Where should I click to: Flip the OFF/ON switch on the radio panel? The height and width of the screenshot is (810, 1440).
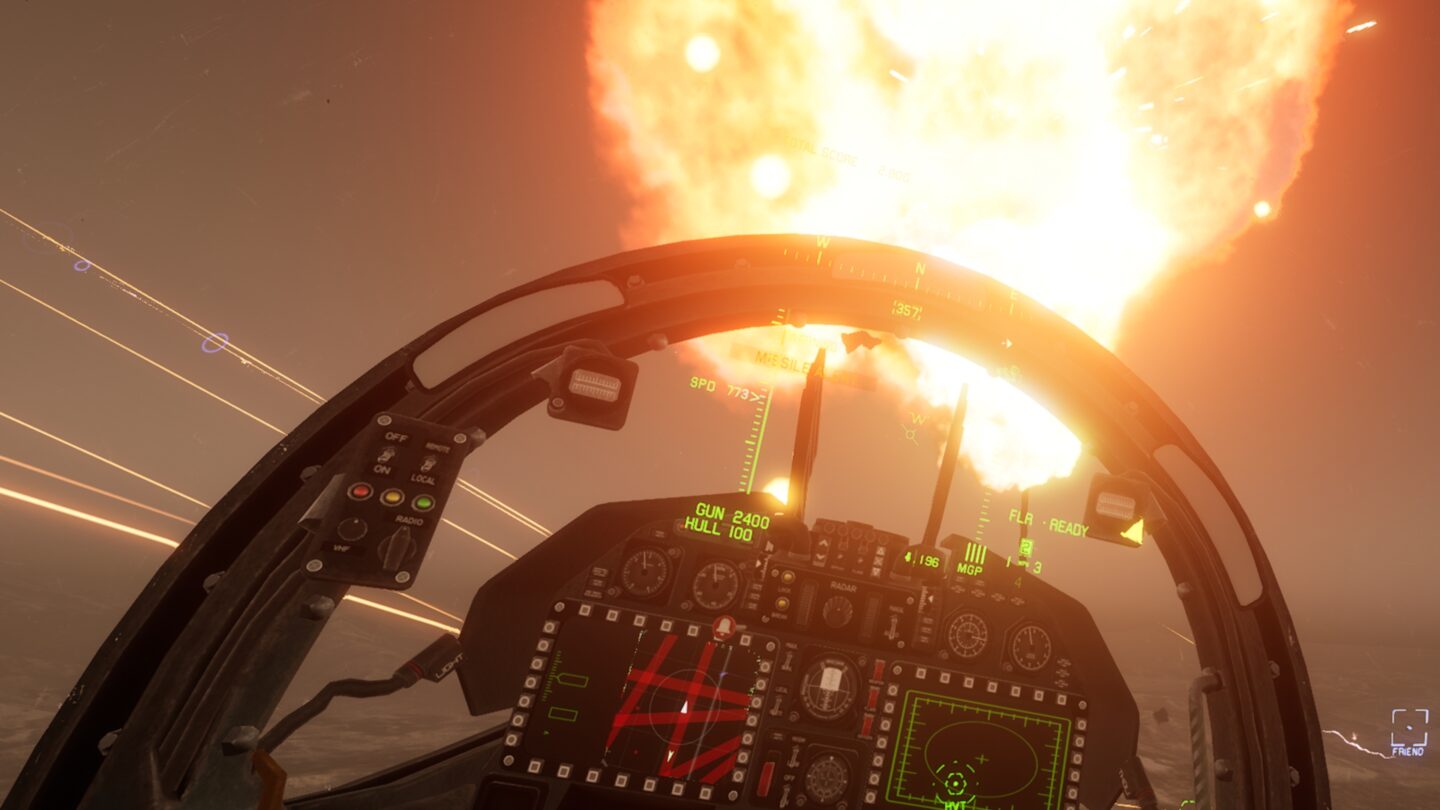click(x=388, y=457)
